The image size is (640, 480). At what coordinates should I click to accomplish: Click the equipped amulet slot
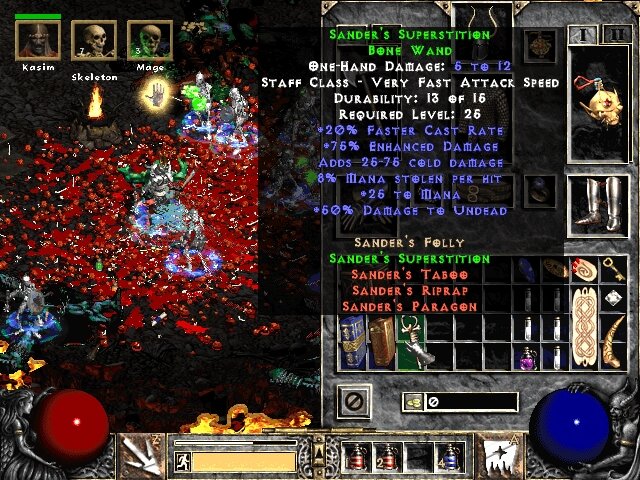coord(540,45)
